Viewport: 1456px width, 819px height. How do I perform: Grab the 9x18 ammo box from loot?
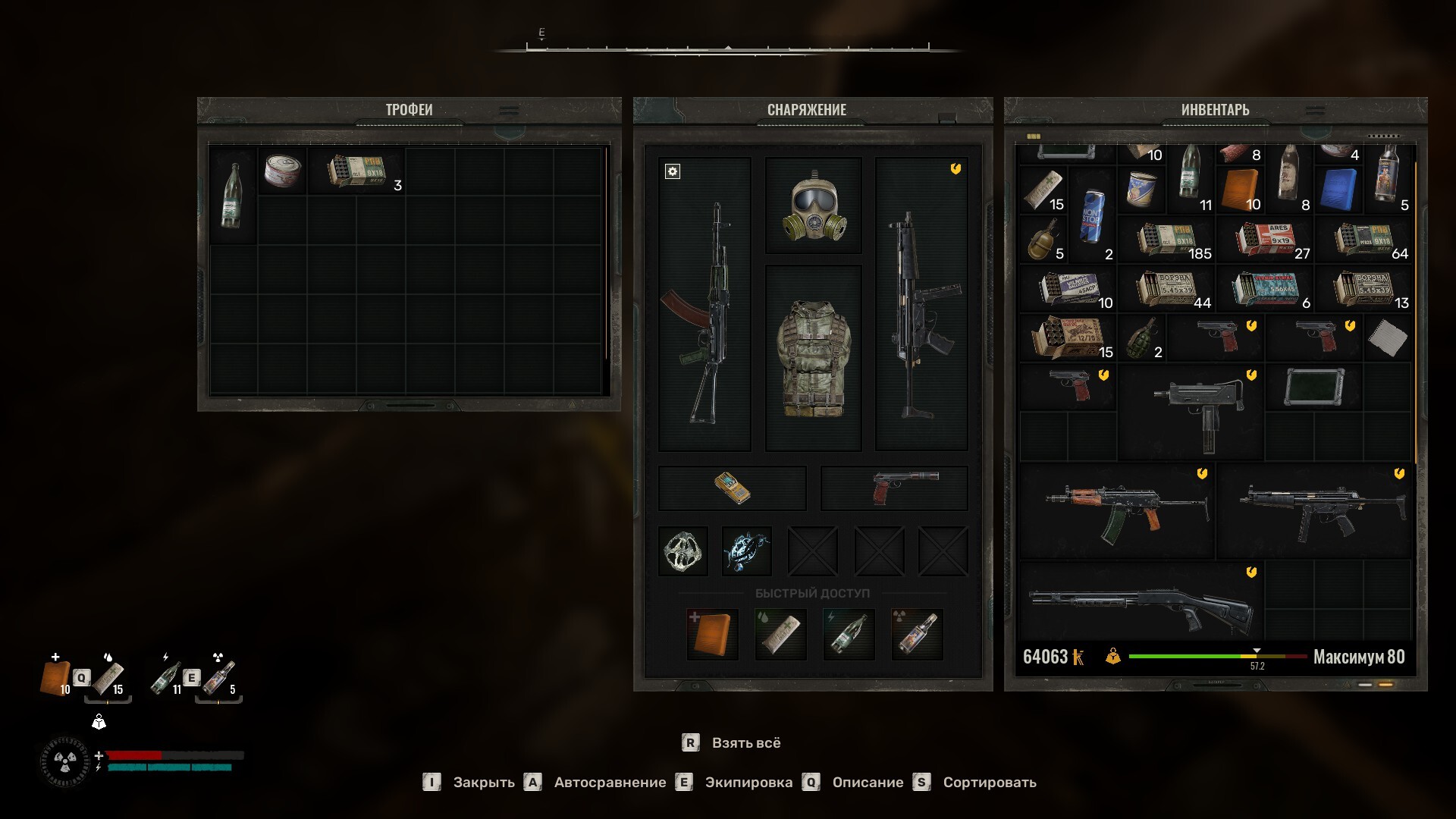pos(356,171)
